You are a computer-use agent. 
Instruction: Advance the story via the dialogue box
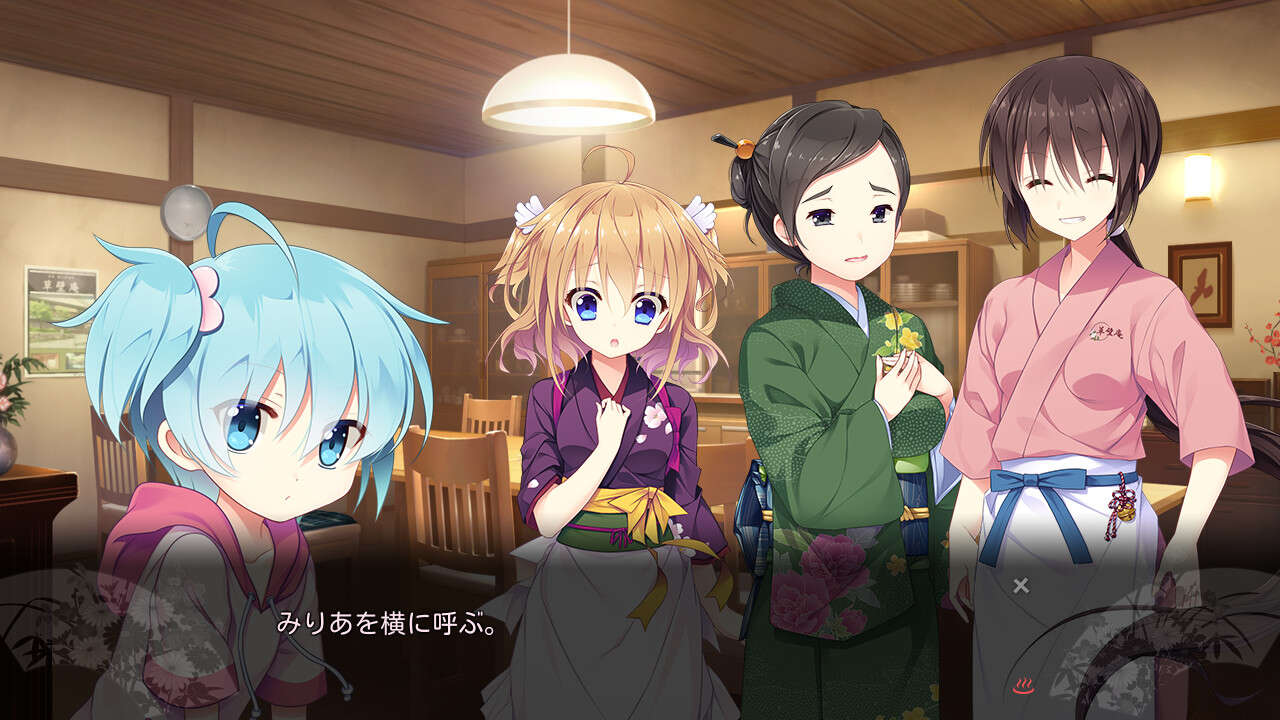(640, 640)
